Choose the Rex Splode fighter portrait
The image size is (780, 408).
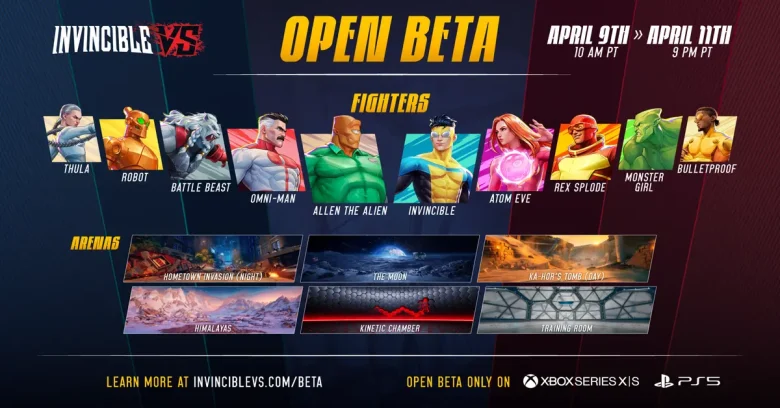point(583,149)
